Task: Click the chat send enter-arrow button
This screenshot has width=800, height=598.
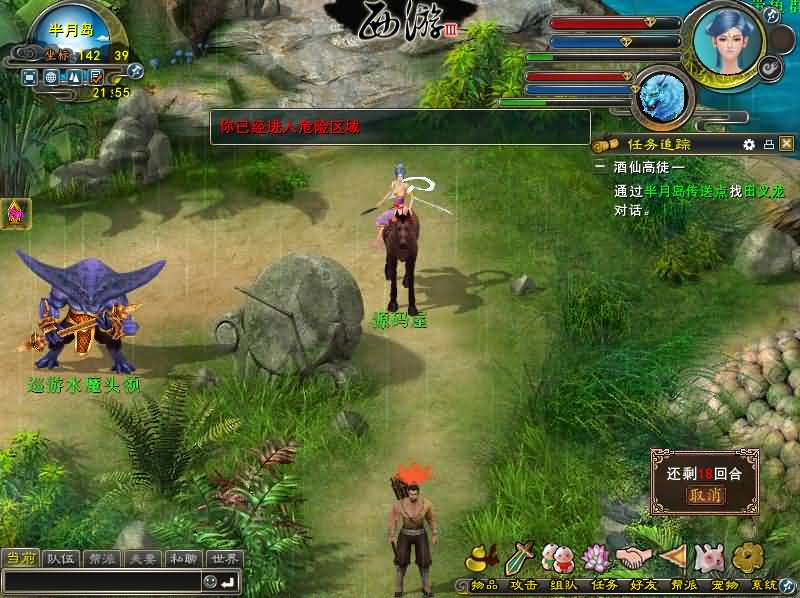Action: [x=229, y=581]
